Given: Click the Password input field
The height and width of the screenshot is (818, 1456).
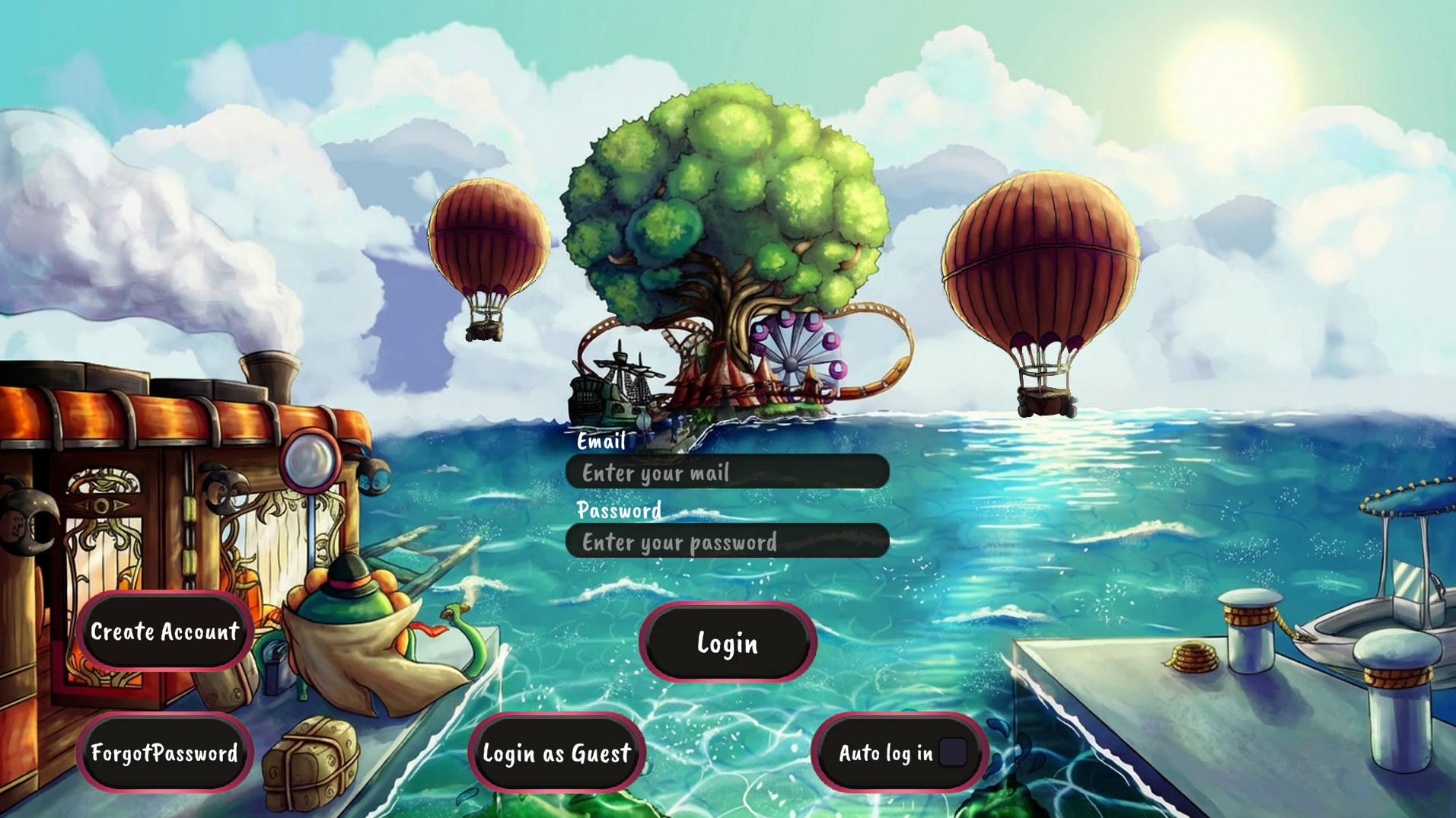Looking at the screenshot, I should click(x=727, y=541).
